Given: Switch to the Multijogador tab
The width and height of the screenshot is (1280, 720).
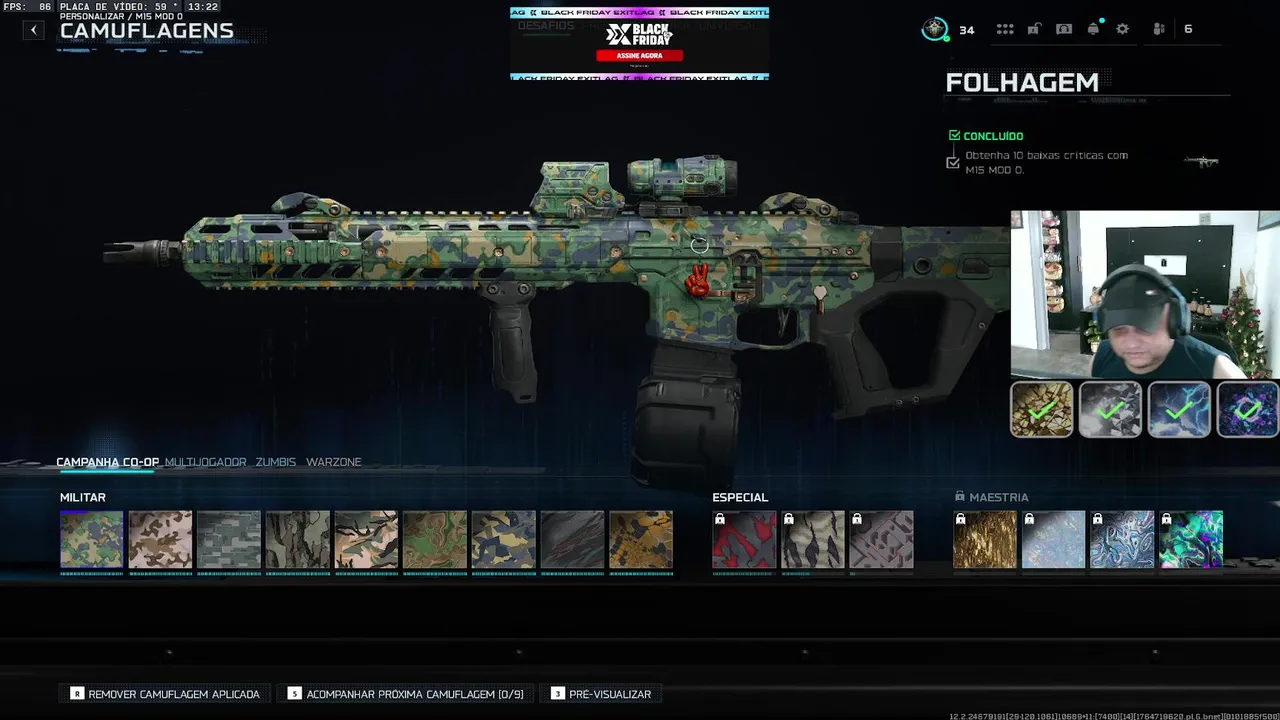Looking at the screenshot, I should 205,462.
